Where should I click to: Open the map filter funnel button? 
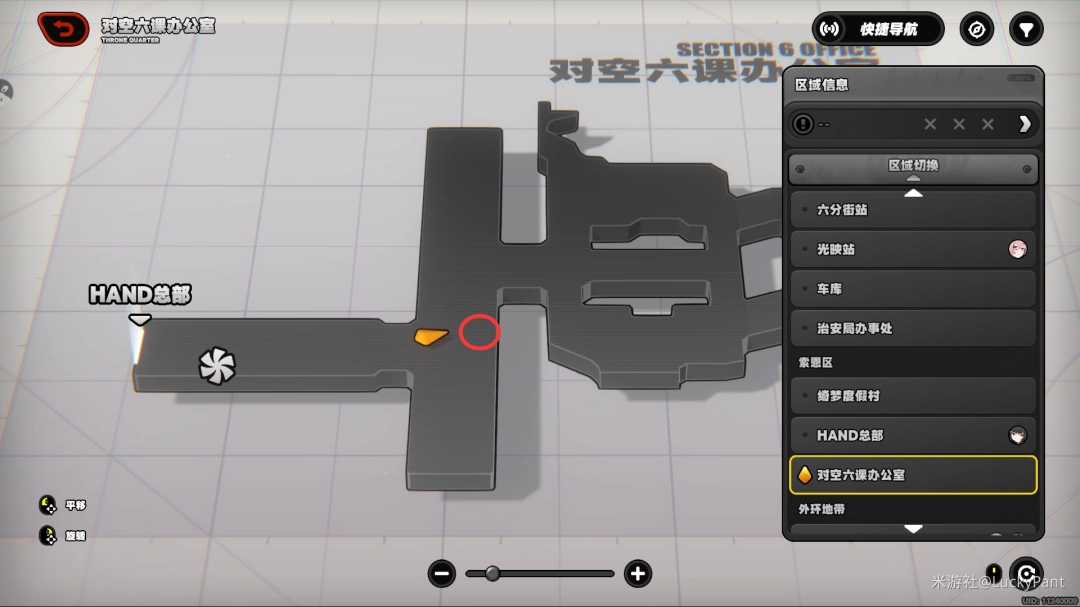pyautogui.click(x=1025, y=29)
